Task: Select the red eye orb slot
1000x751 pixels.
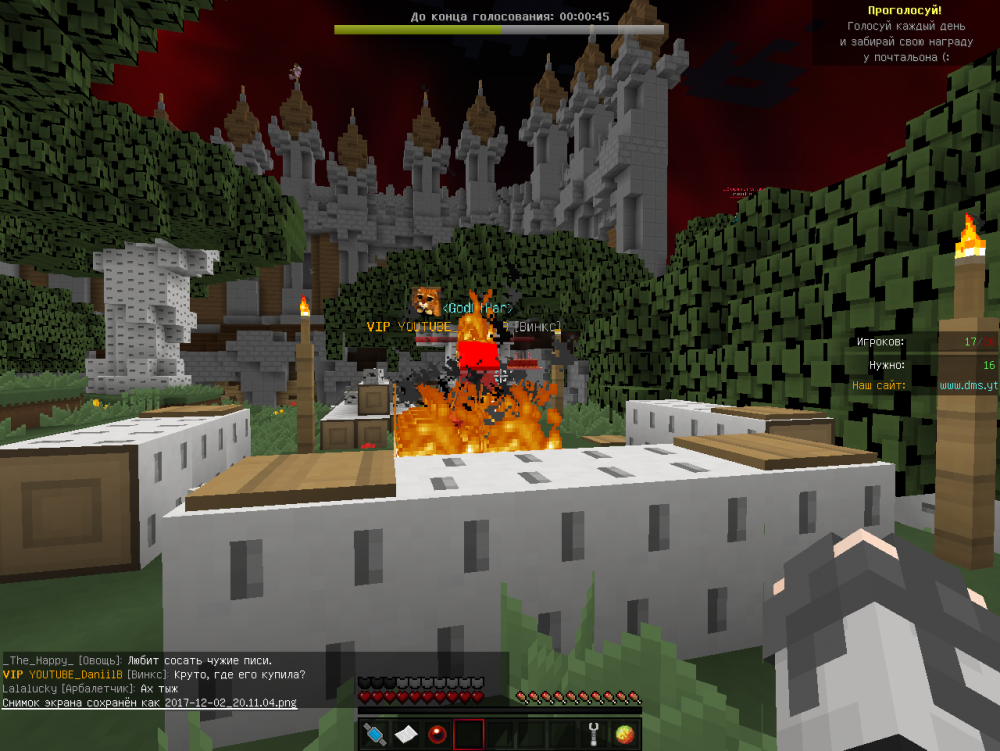Action: click(437, 735)
